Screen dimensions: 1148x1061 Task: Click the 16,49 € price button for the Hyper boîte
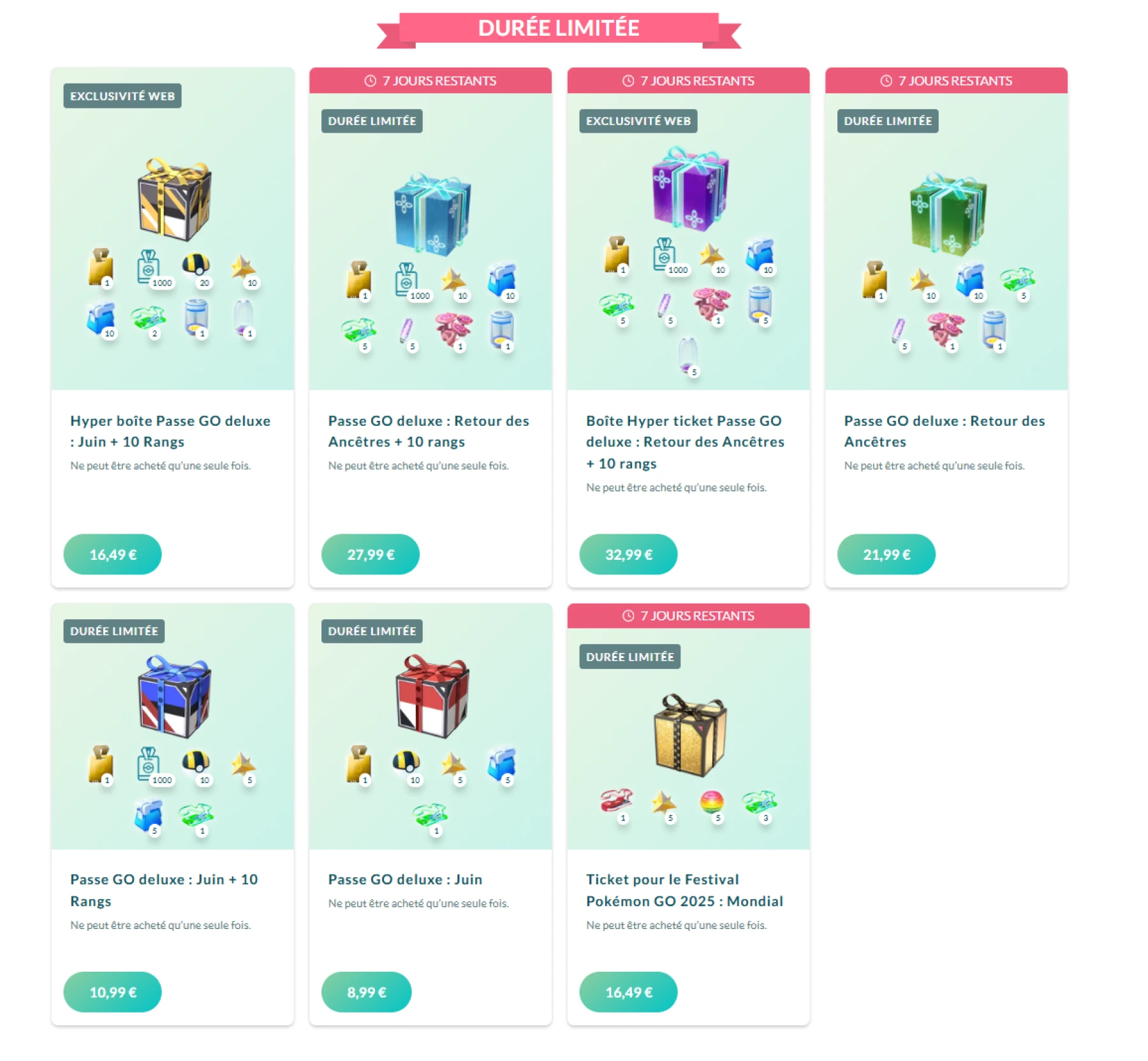coord(112,554)
